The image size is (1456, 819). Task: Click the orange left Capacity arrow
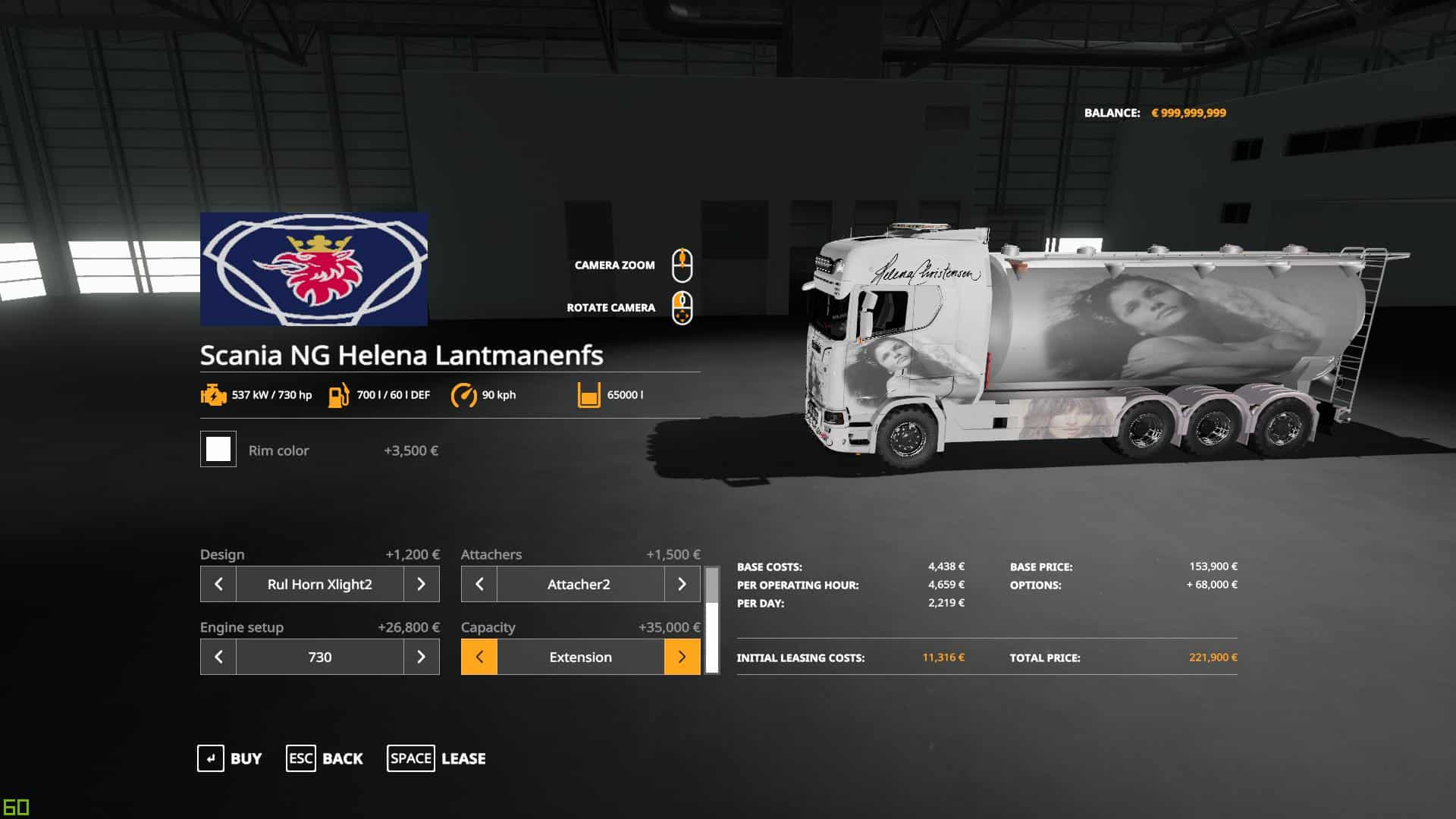479,657
